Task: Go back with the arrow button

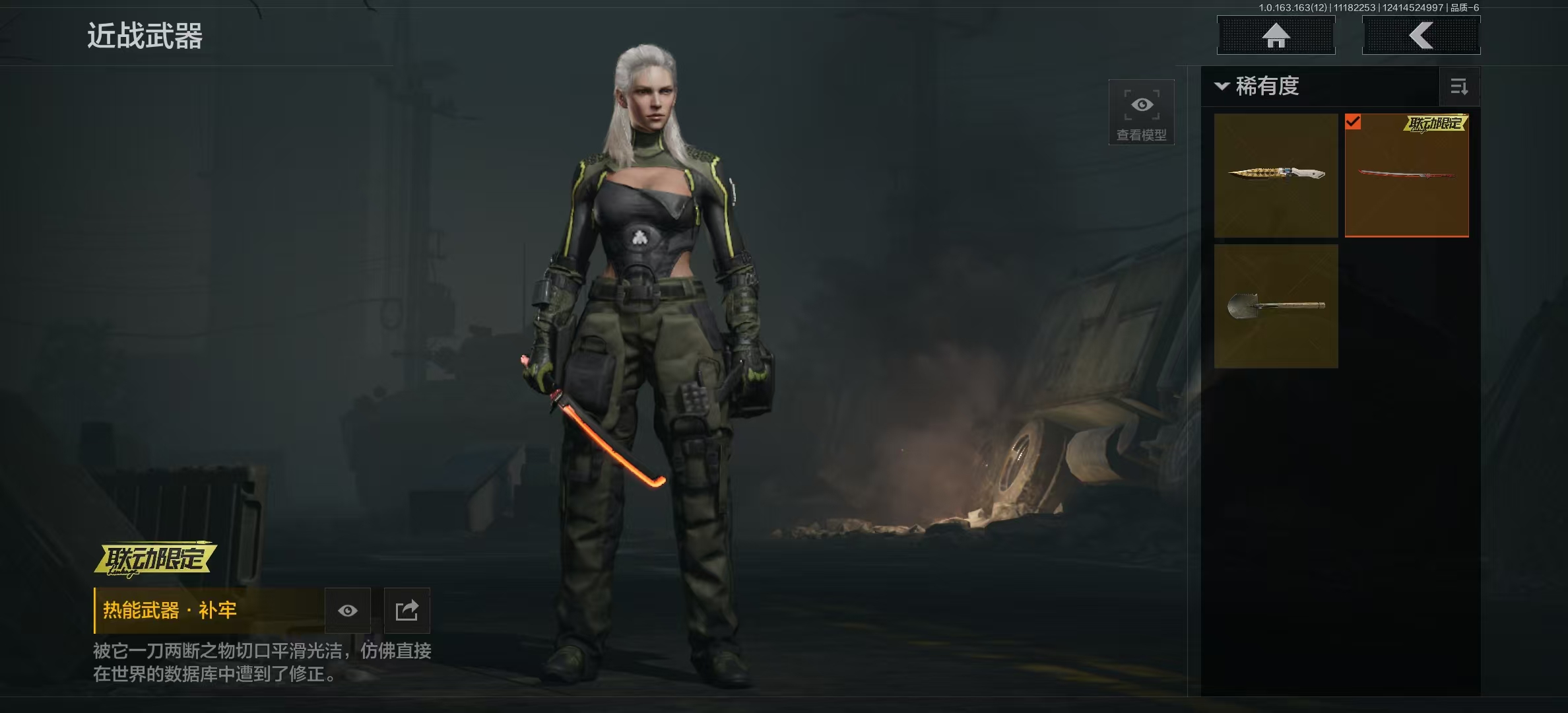Action: [x=1421, y=36]
